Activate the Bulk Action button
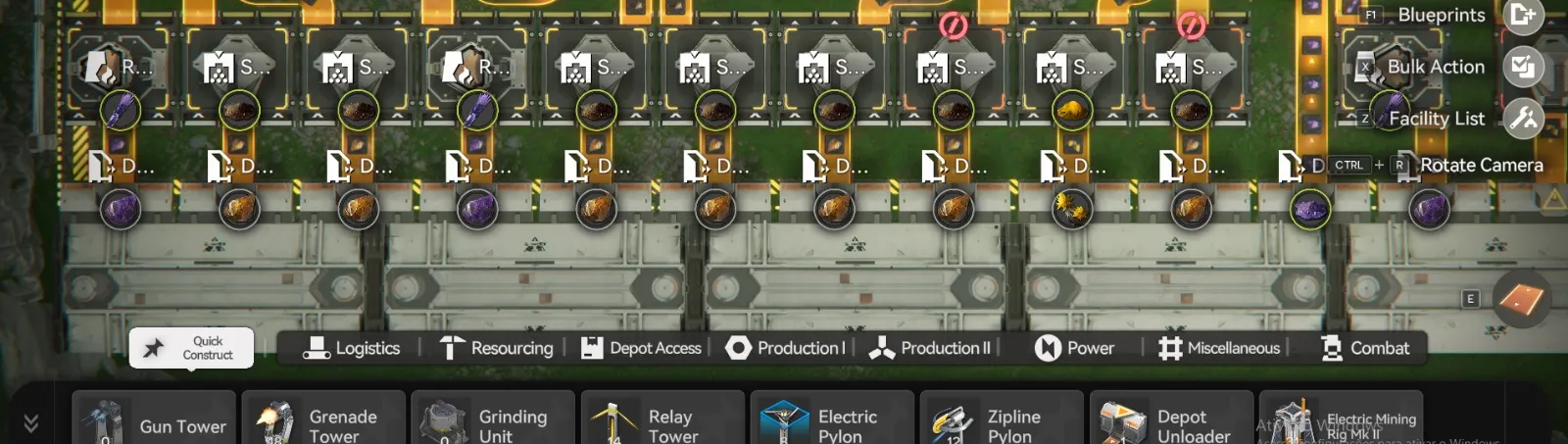This screenshot has width=1568, height=444. (1523, 67)
